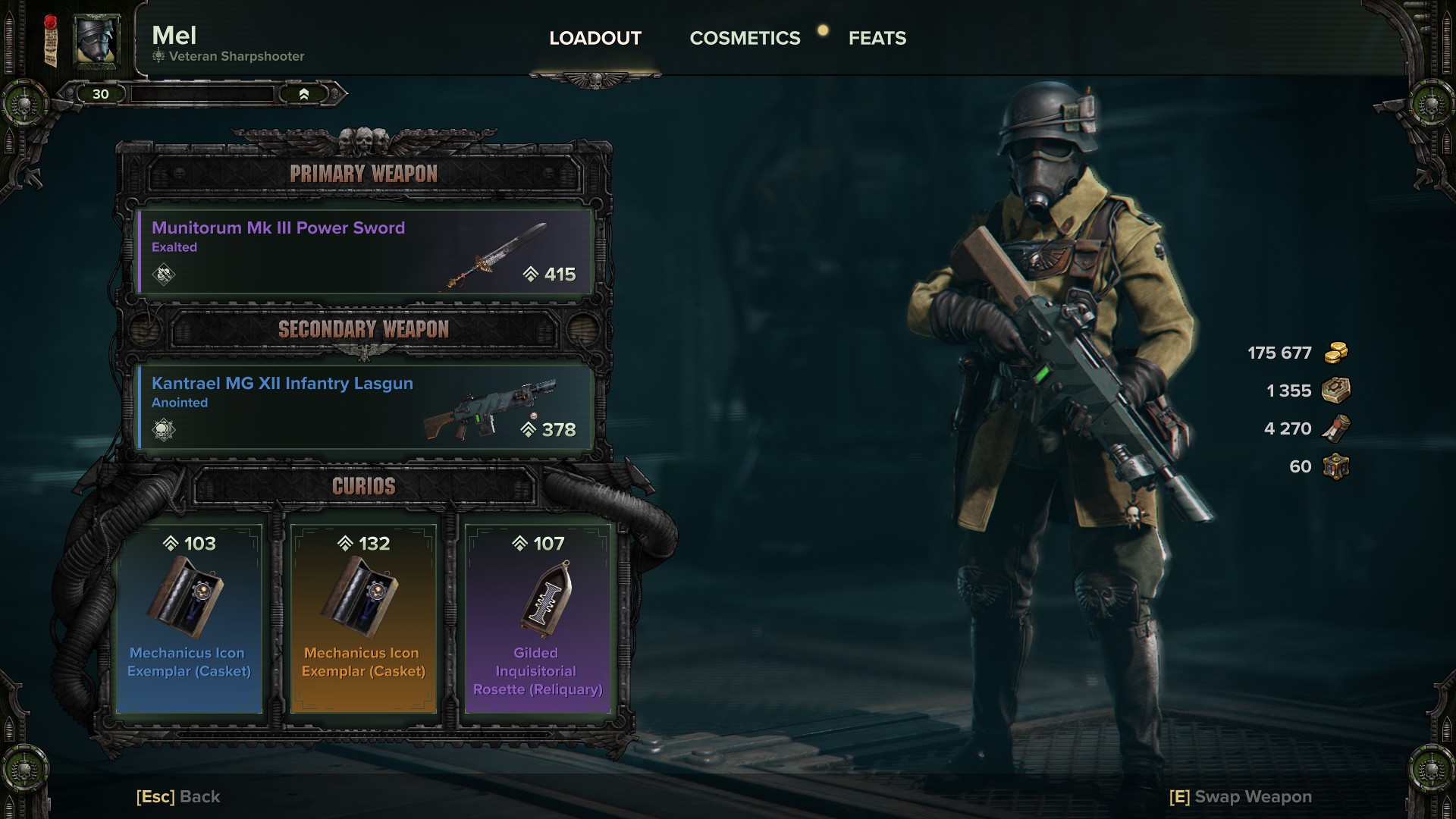Select the Munitorum Mk III Power Sword slot
The height and width of the screenshot is (819, 1456).
pyautogui.click(x=364, y=252)
